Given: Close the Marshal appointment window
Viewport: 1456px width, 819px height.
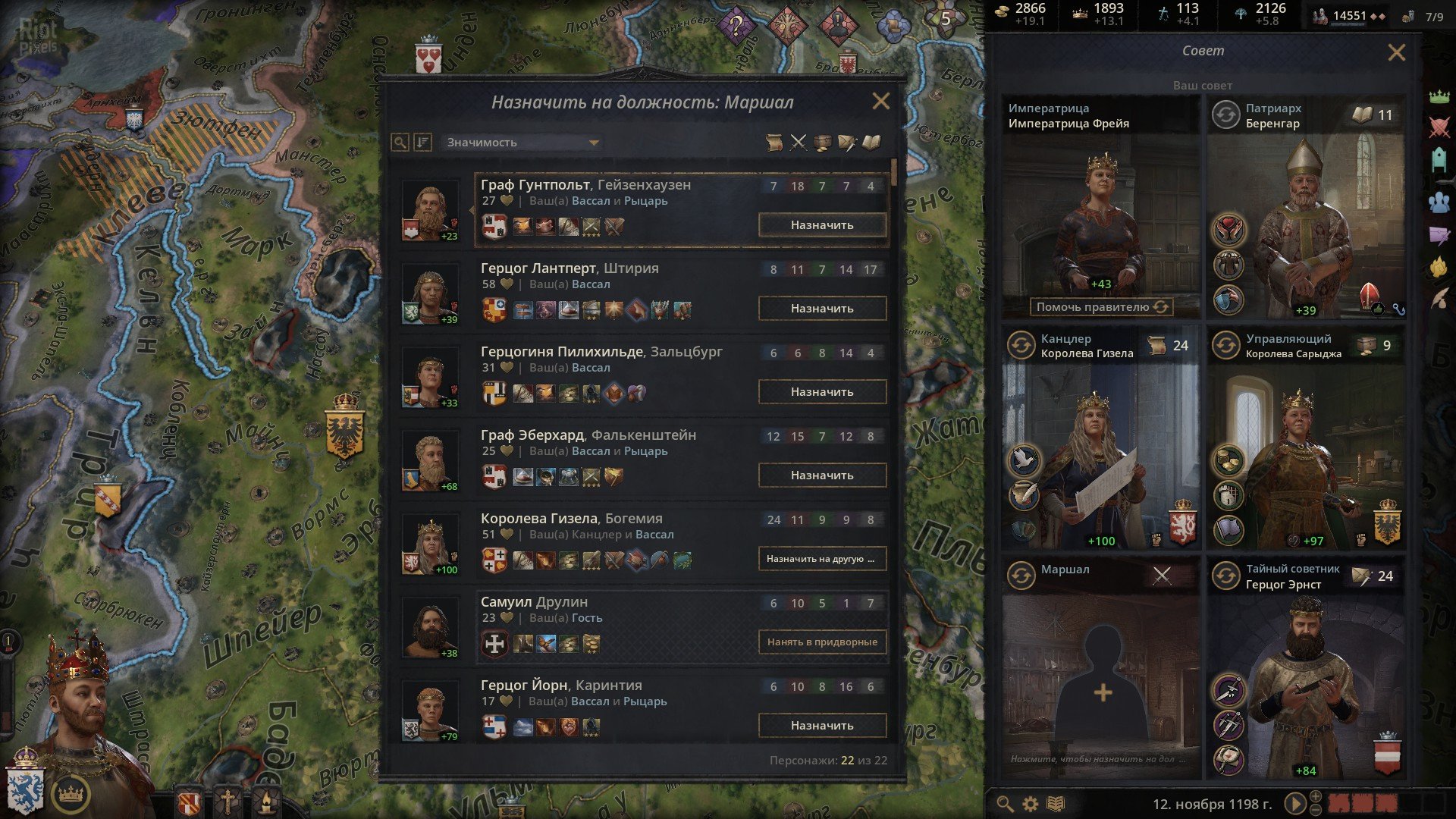Looking at the screenshot, I should [880, 102].
